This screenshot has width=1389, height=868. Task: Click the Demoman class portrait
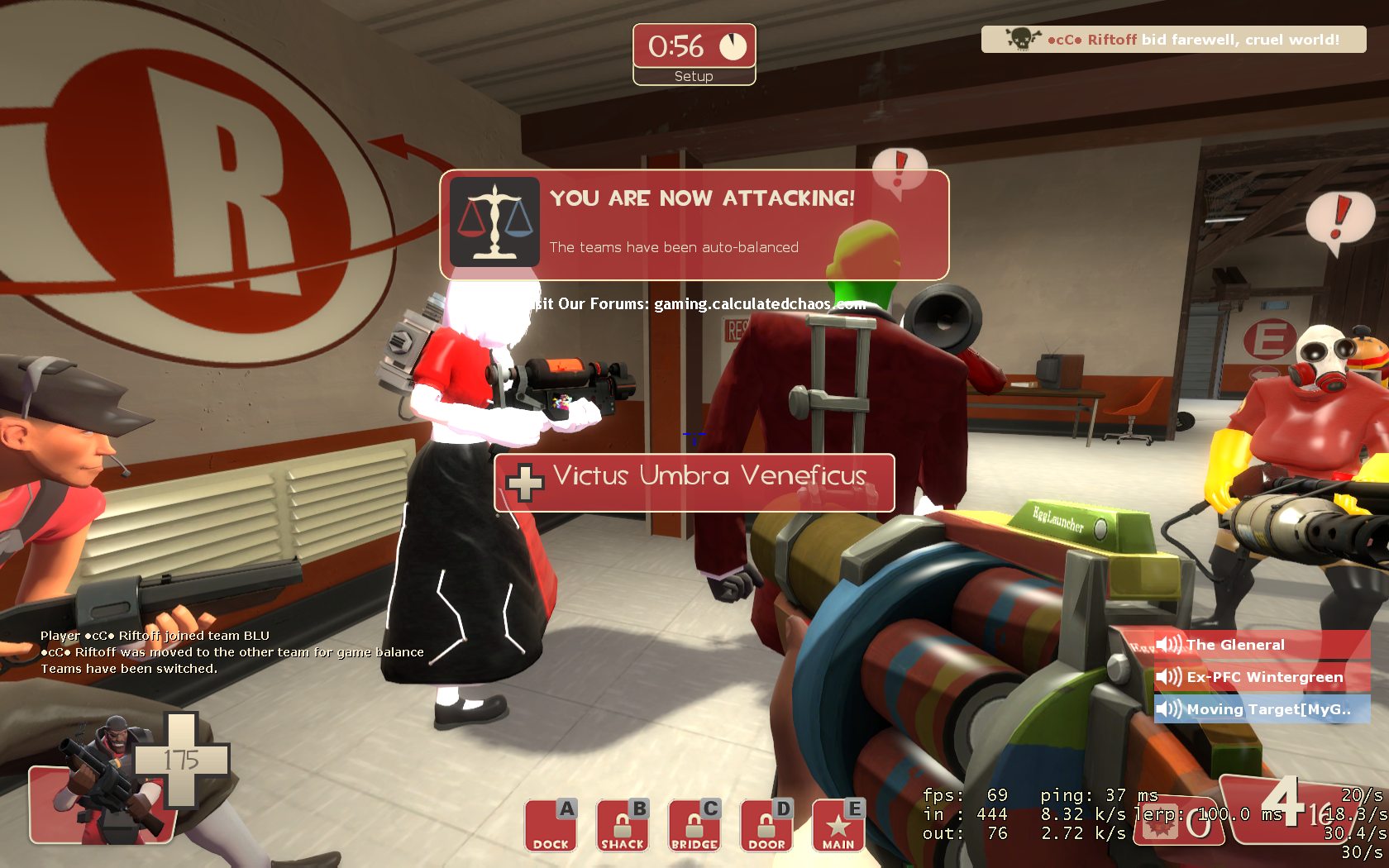[103, 781]
